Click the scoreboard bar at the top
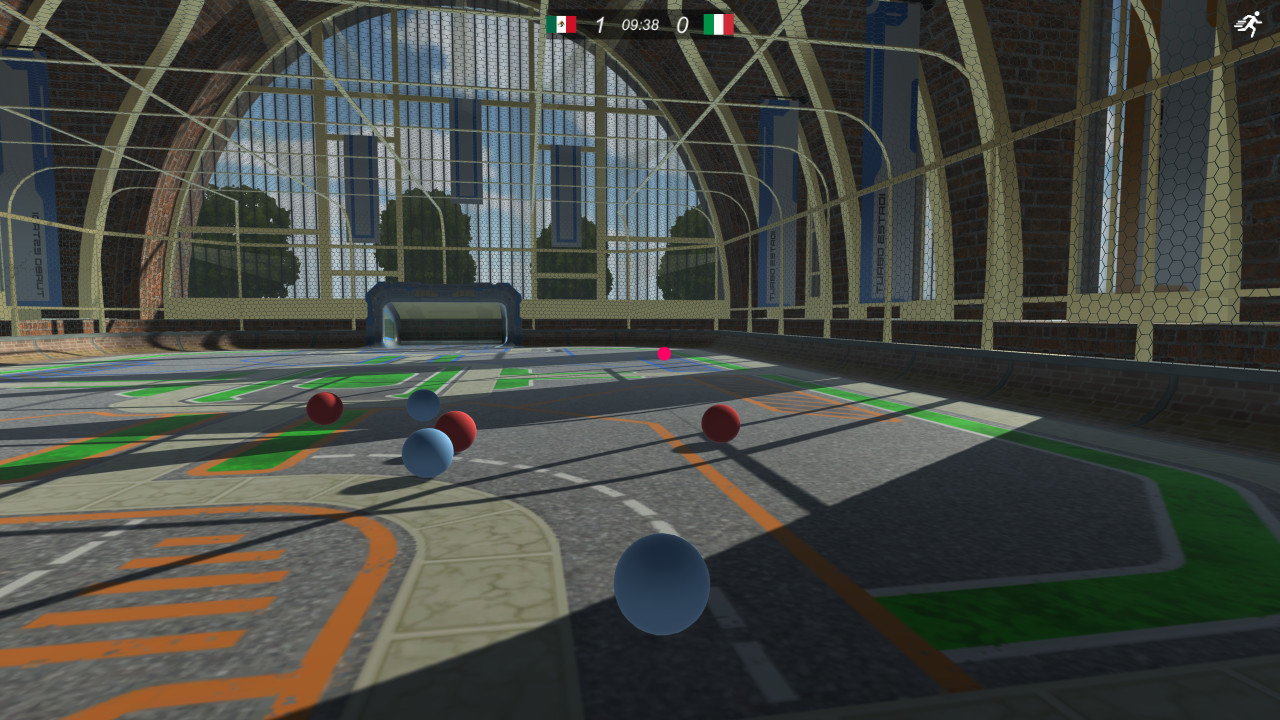Image resolution: width=1280 pixels, height=720 pixels. [640, 22]
